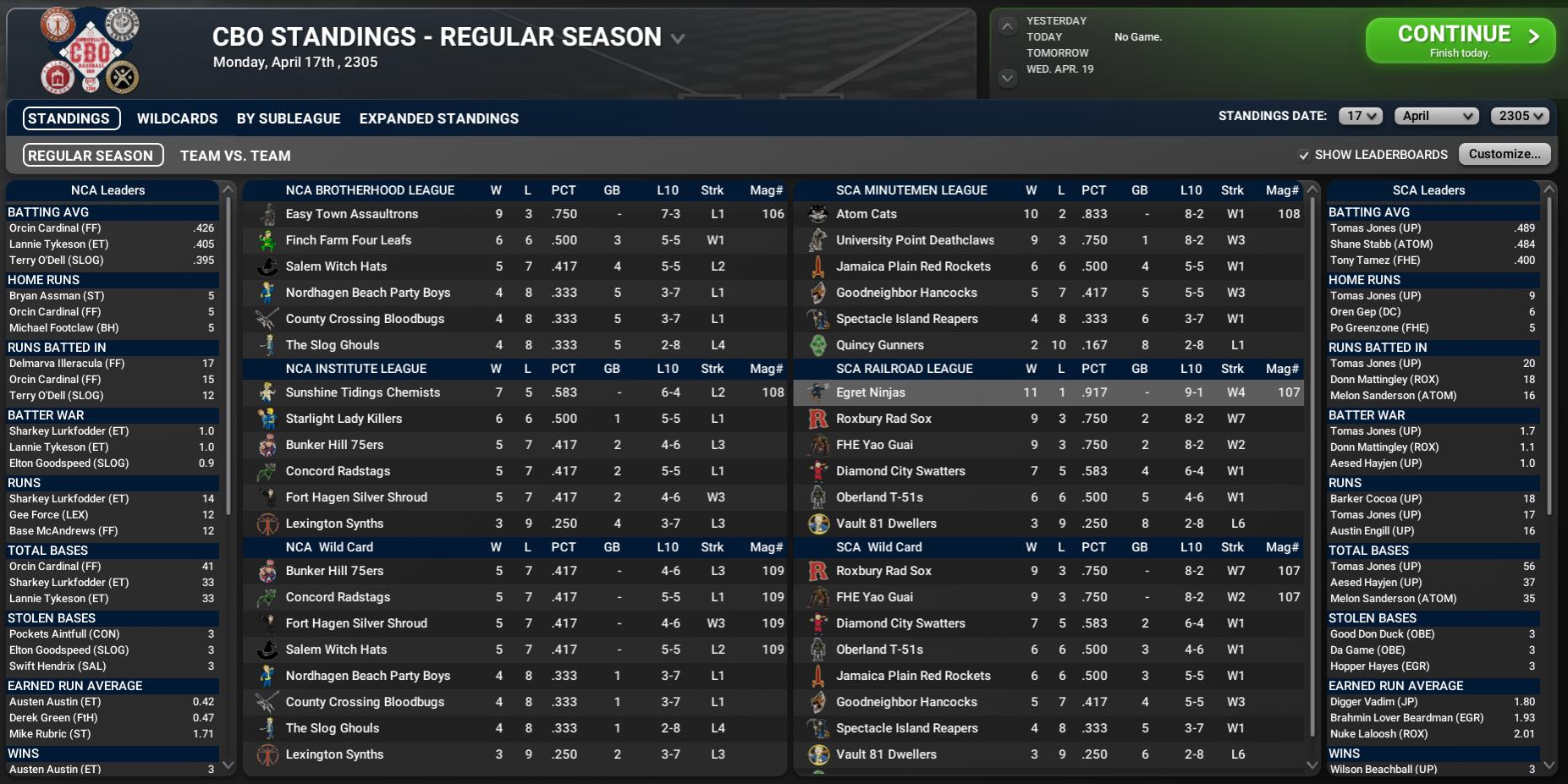Open the standings day dropdown

1360,117
